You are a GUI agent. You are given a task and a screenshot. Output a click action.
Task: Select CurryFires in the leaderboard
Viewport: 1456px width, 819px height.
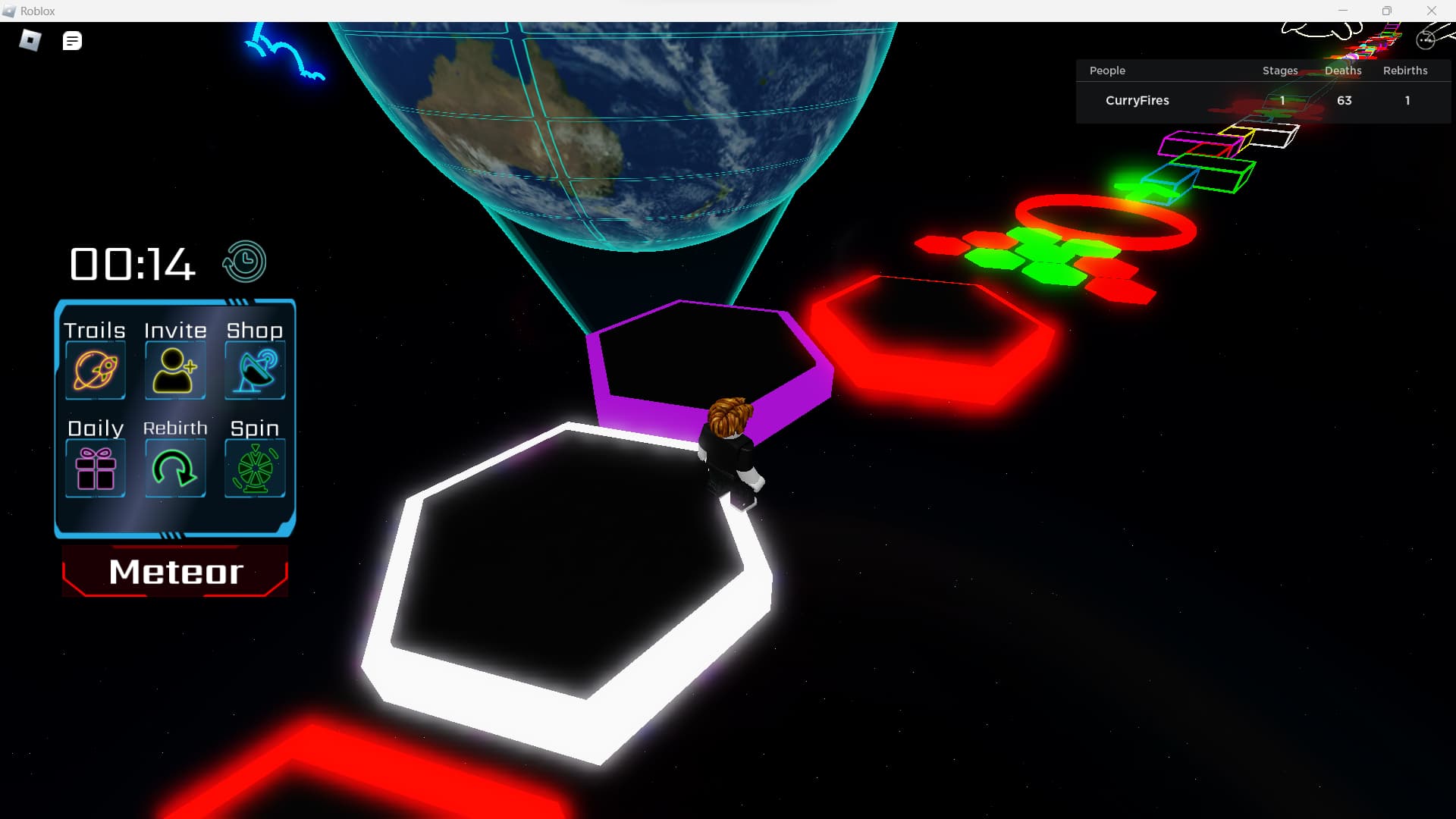click(1137, 100)
